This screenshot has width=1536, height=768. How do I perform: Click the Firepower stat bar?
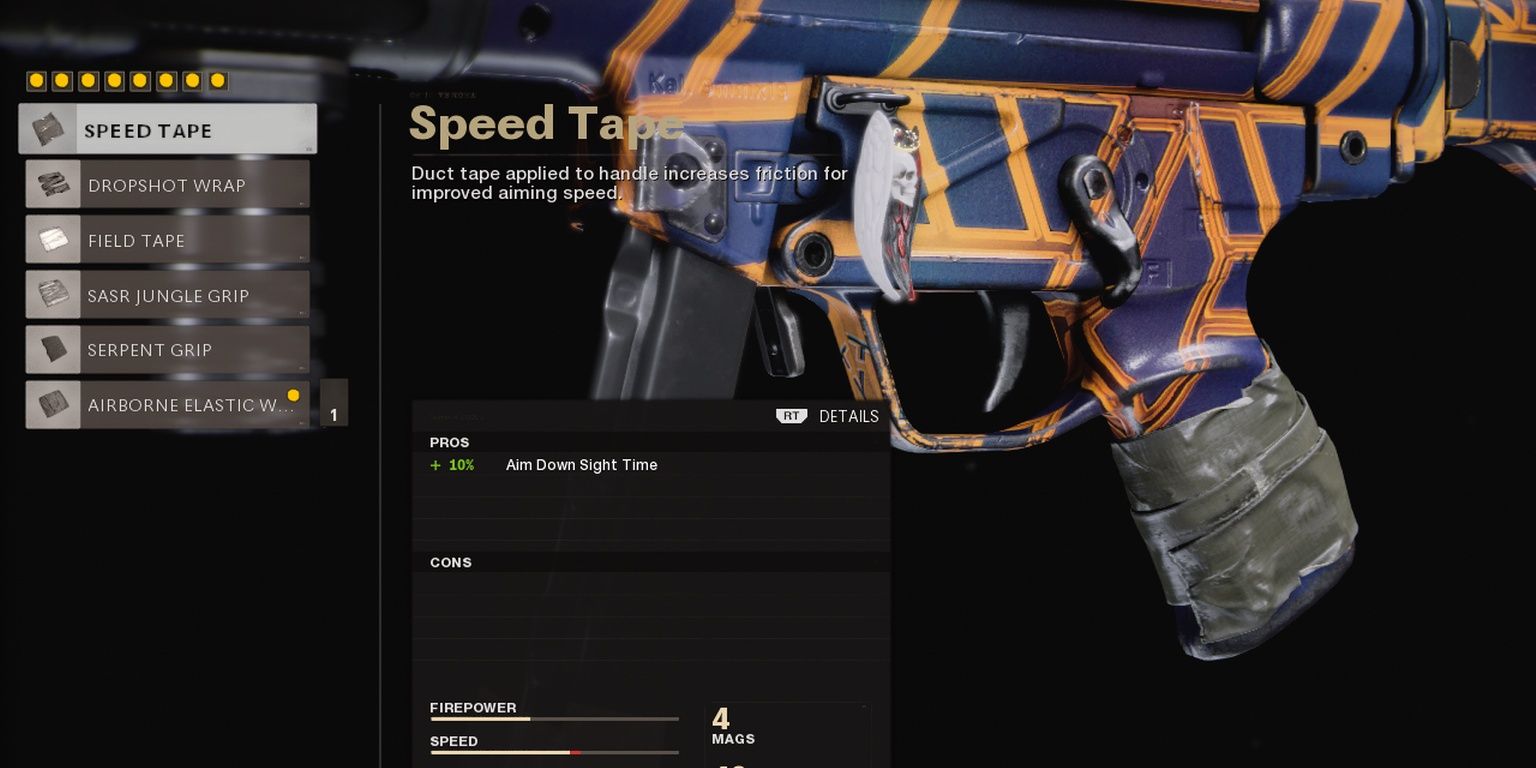point(553,719)
